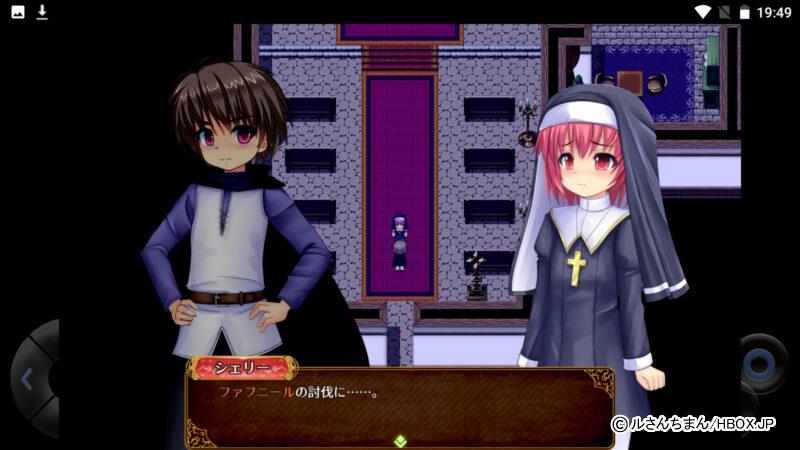The image size is (800, 450).
Task: Open the image notification icon in status bar
Action: click(x=18, y=12)
